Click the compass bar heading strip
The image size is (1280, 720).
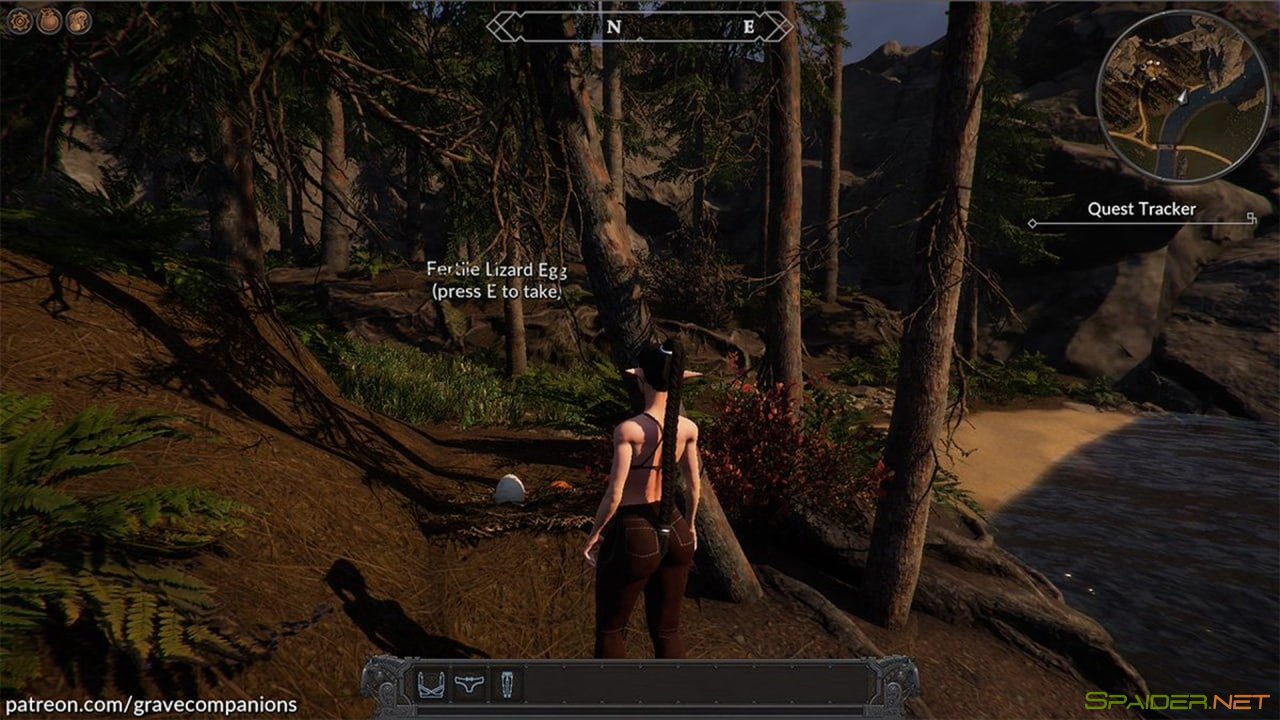(x=640, y=27)
